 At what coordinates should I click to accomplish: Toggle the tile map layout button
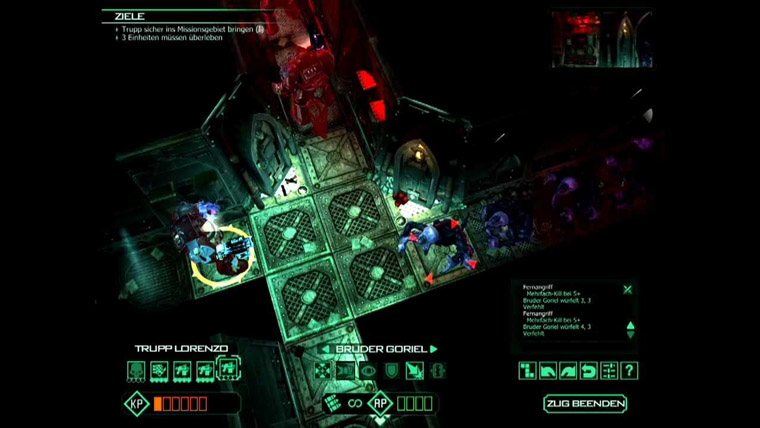[527, 371]
